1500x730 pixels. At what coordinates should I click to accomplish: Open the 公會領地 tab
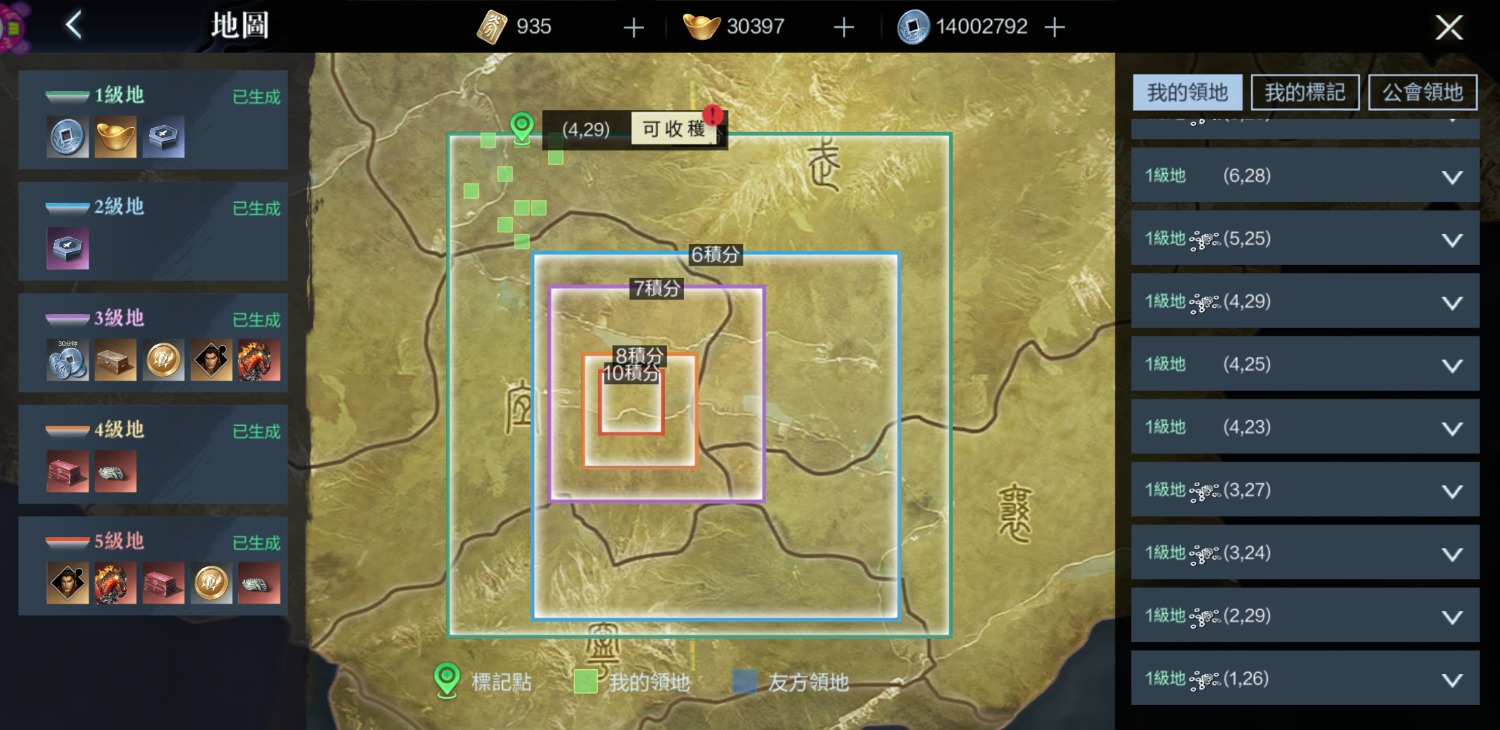(1422, 93)
